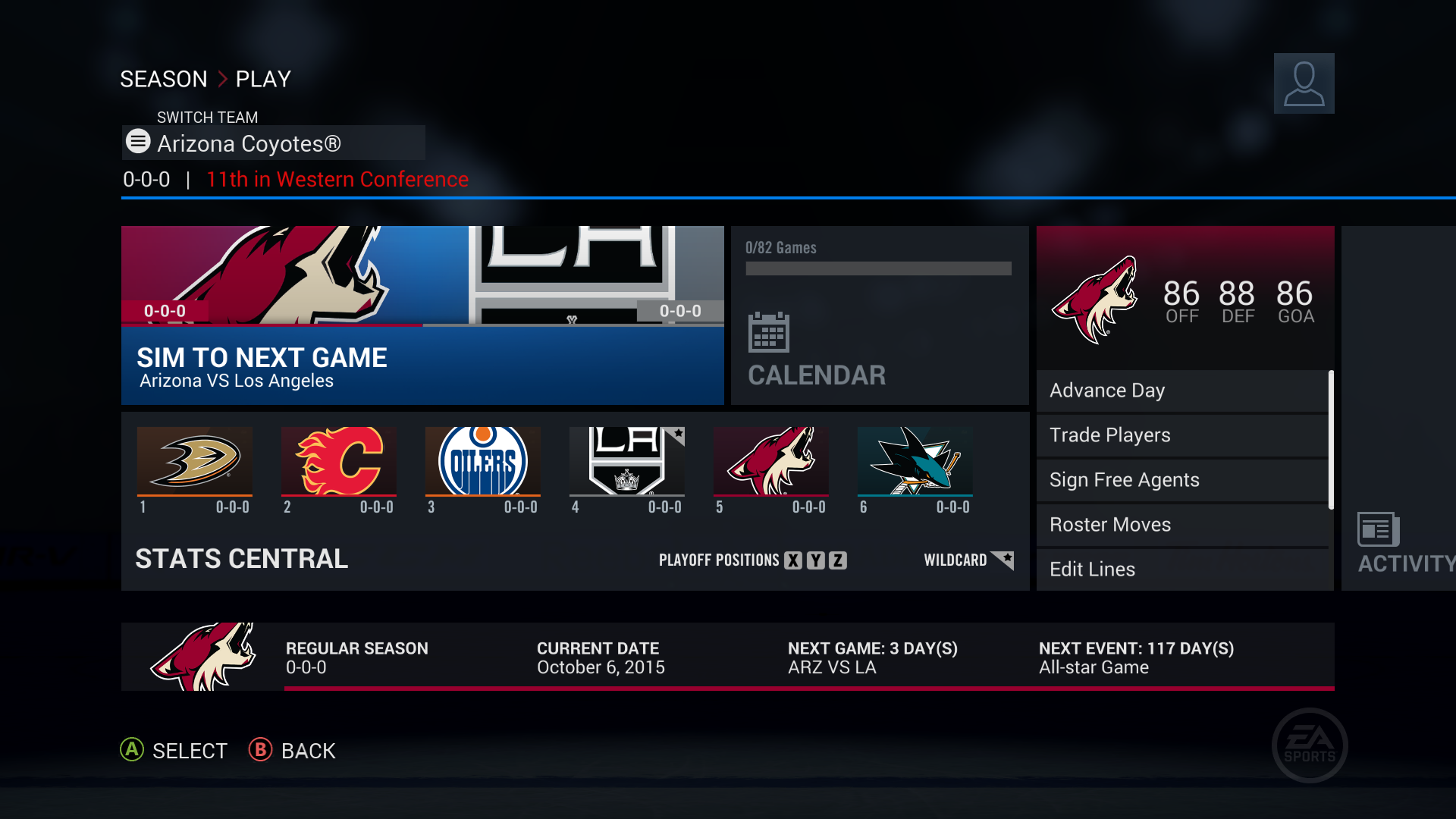Select the LA Kings standings tile

[627, 470]
